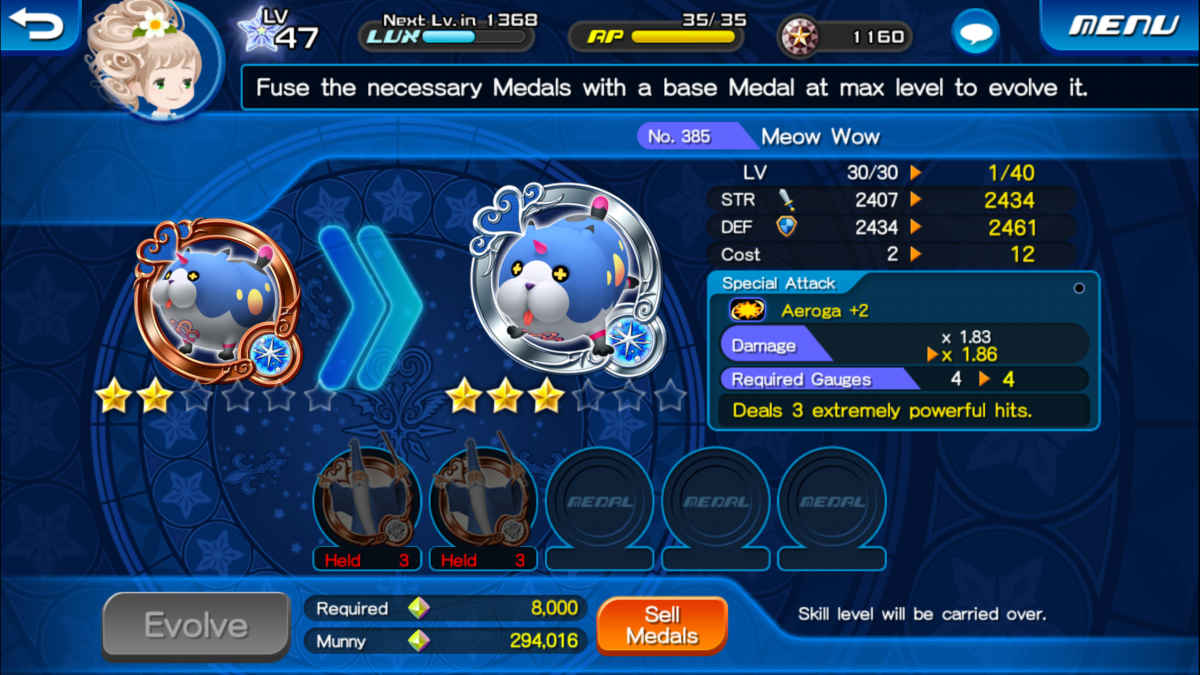Go back with the arrow button

pyautogui.click(x=36, y=24)
